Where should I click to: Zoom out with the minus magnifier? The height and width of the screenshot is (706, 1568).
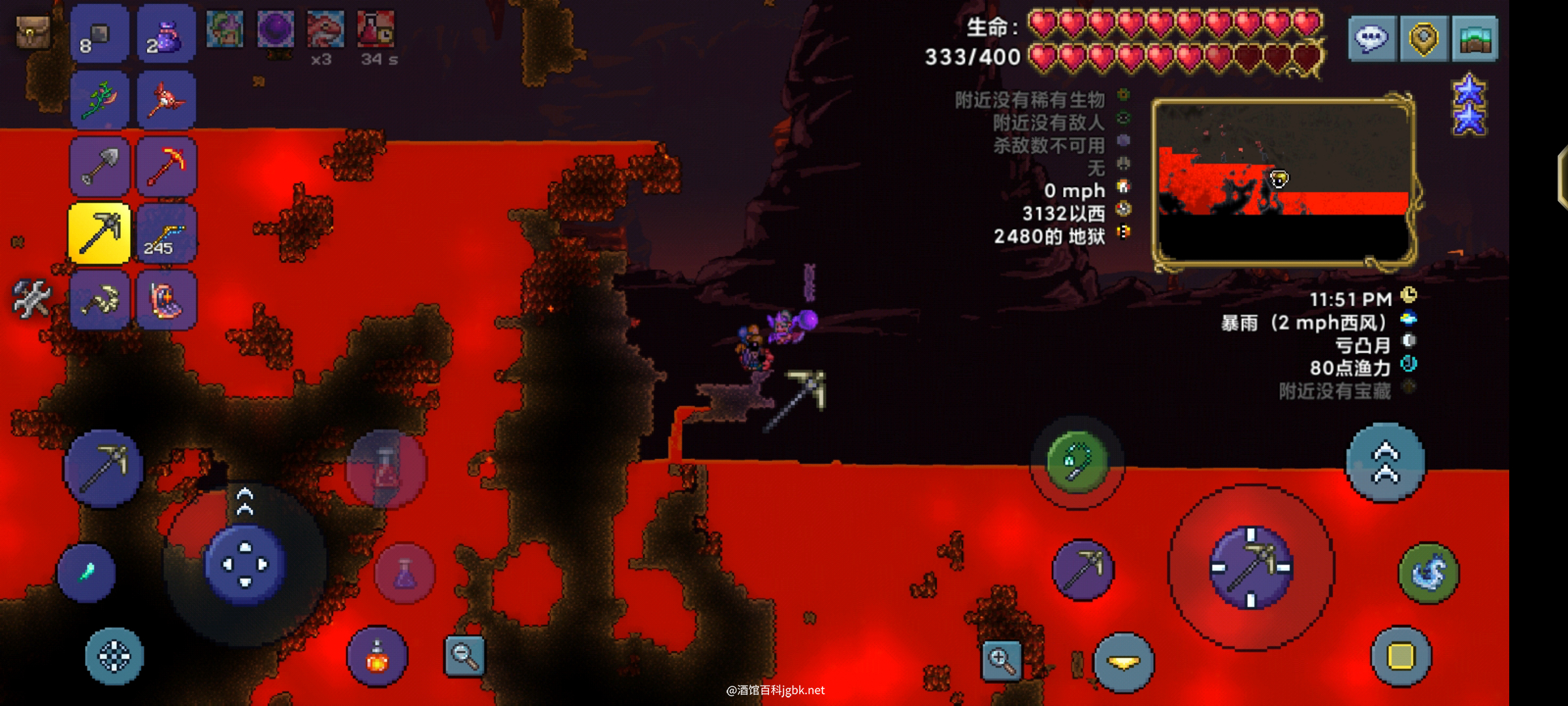pyautogui.click(x=465, y=655)
